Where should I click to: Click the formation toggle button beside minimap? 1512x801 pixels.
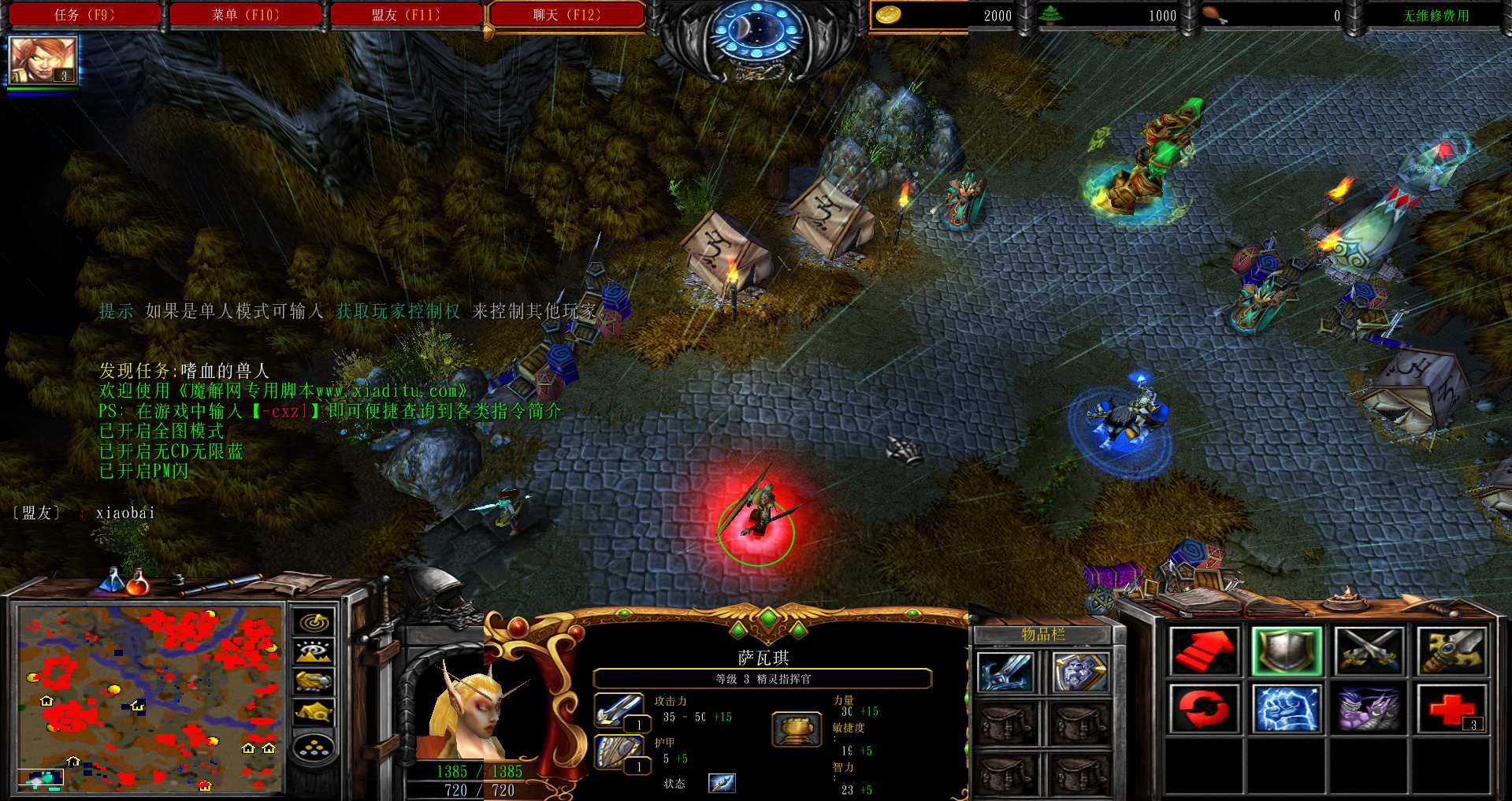coord(314,747)
